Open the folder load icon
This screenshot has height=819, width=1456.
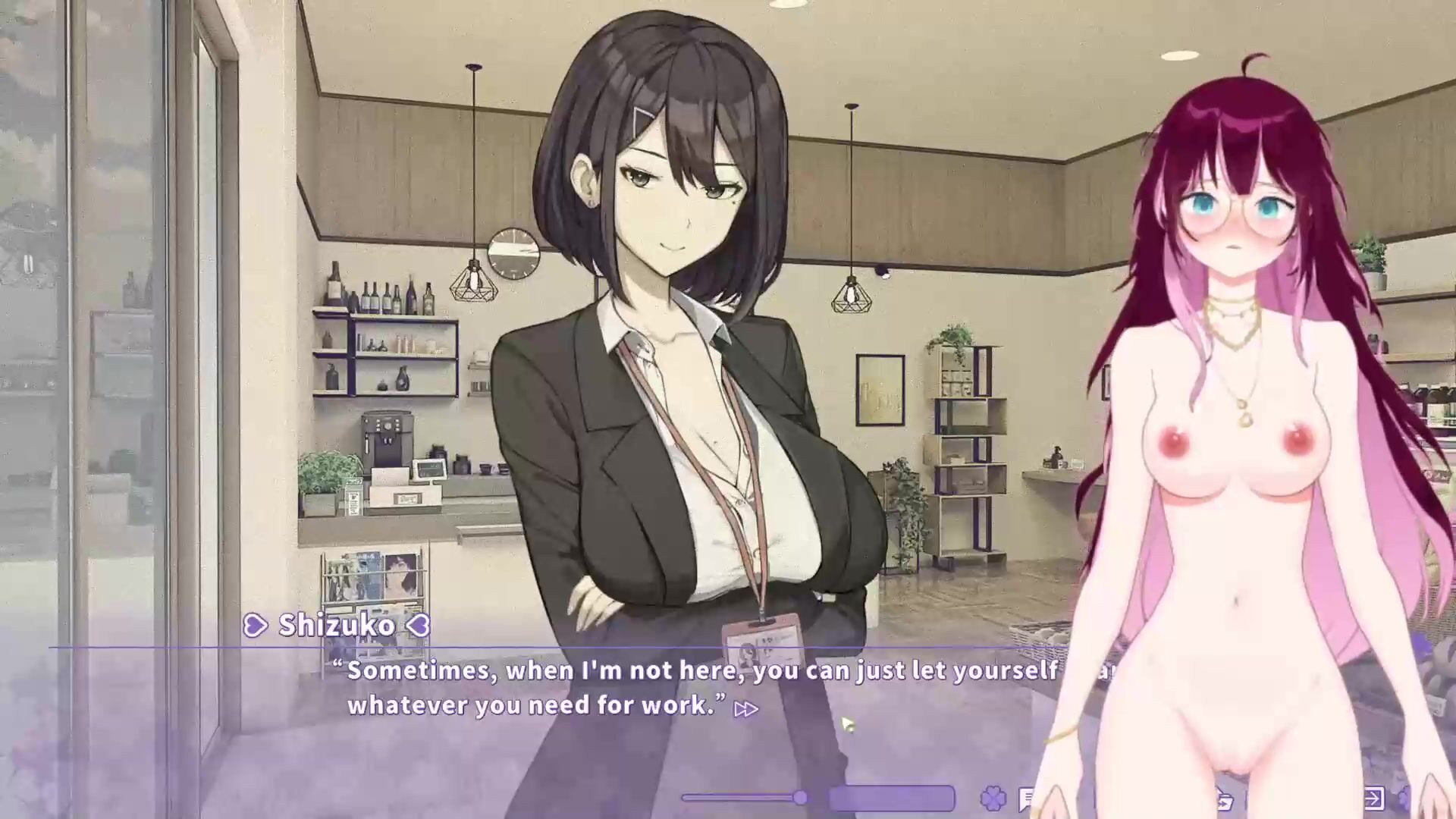pyautogui.click(x=1222, y=799)
